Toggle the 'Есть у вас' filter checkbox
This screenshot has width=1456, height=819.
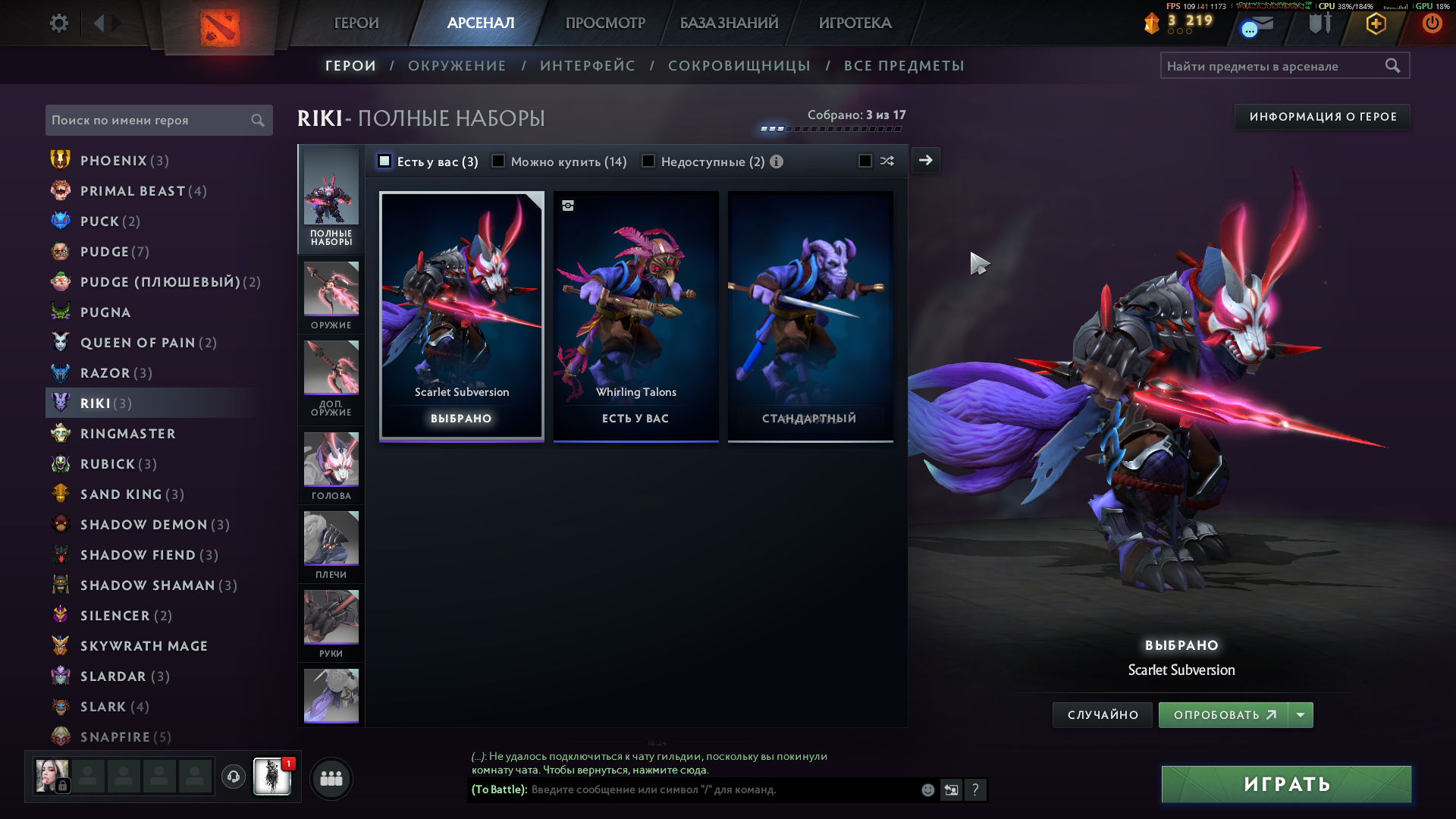[384, 161]
